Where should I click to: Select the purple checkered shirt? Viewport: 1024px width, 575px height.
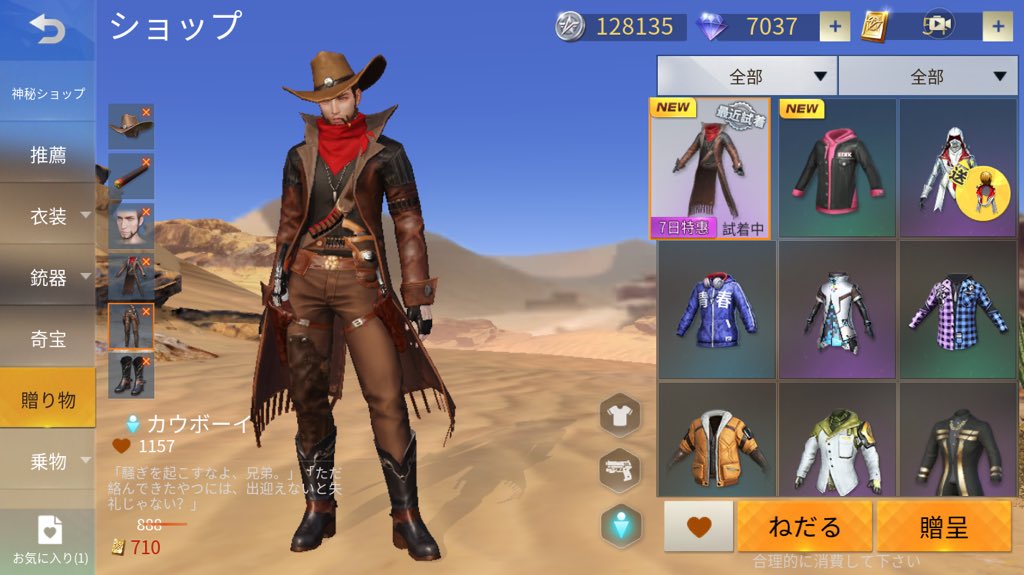click(x=958, y=308)
